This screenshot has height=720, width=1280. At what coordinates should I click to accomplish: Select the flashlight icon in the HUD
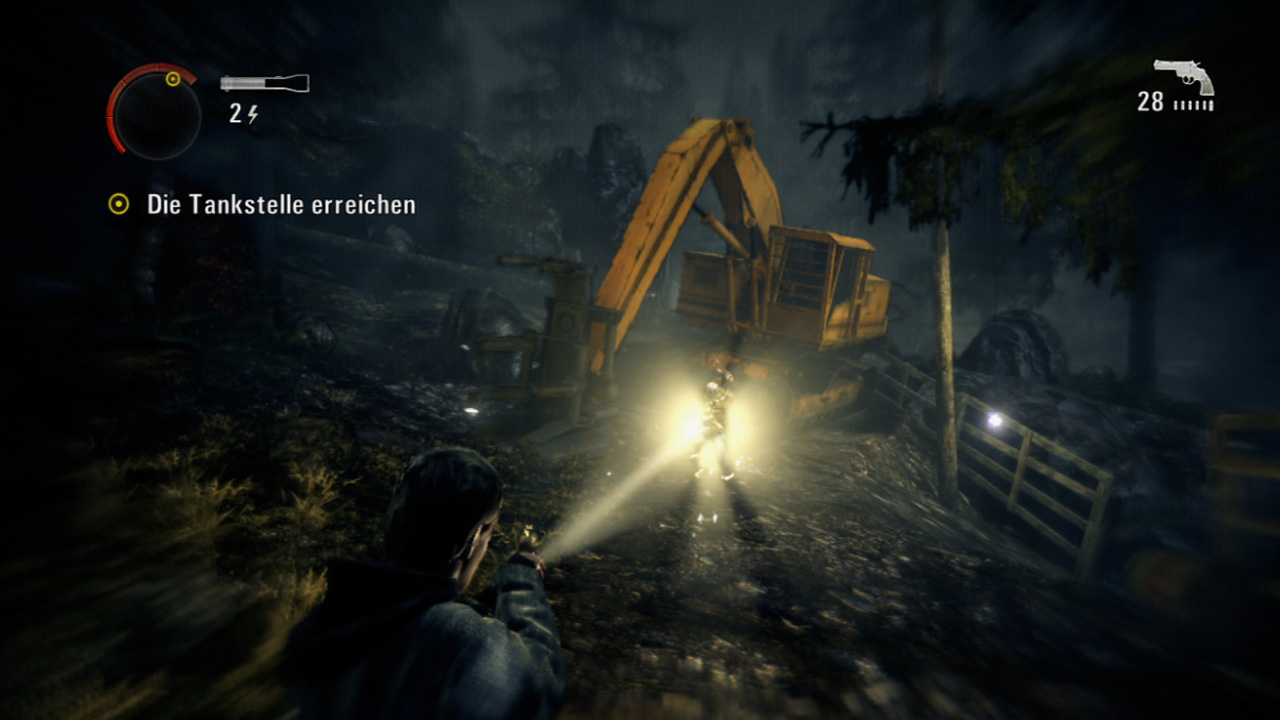[262, 82]
